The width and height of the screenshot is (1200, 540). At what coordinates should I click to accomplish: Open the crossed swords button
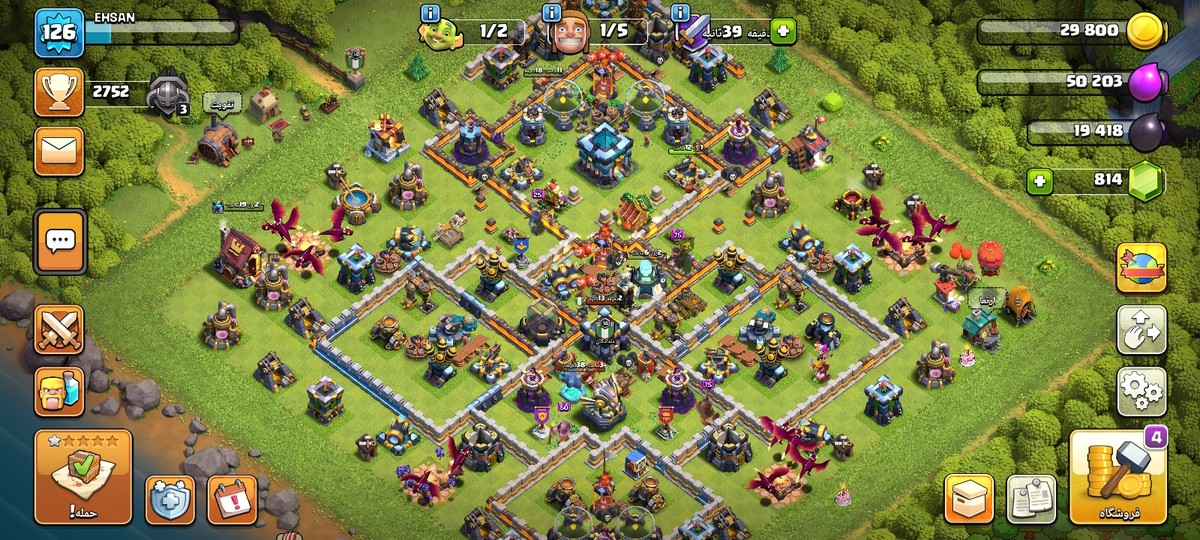pos(59,329)
